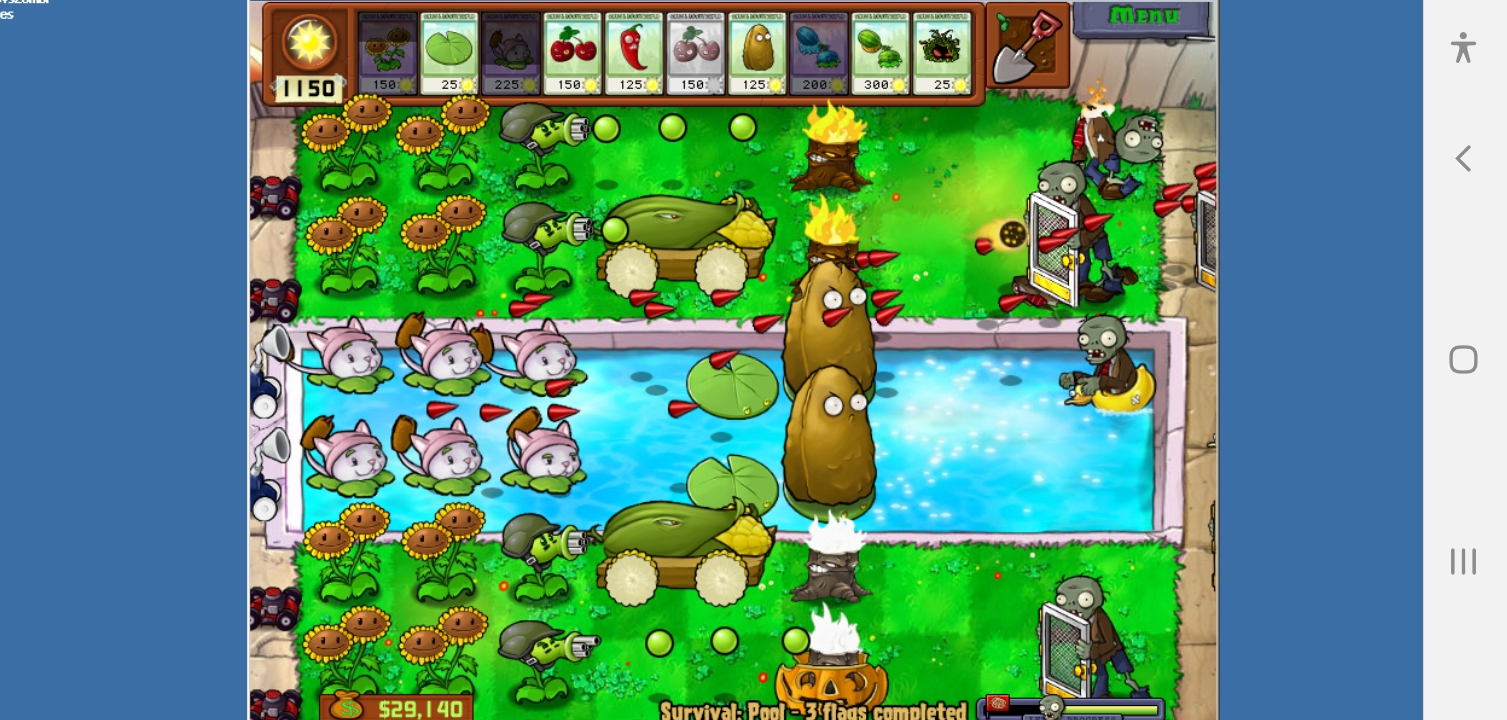1507x720 pixels.
Task: Select the 25-sun Lily Pad seed packet
Action: click(449, 52)
